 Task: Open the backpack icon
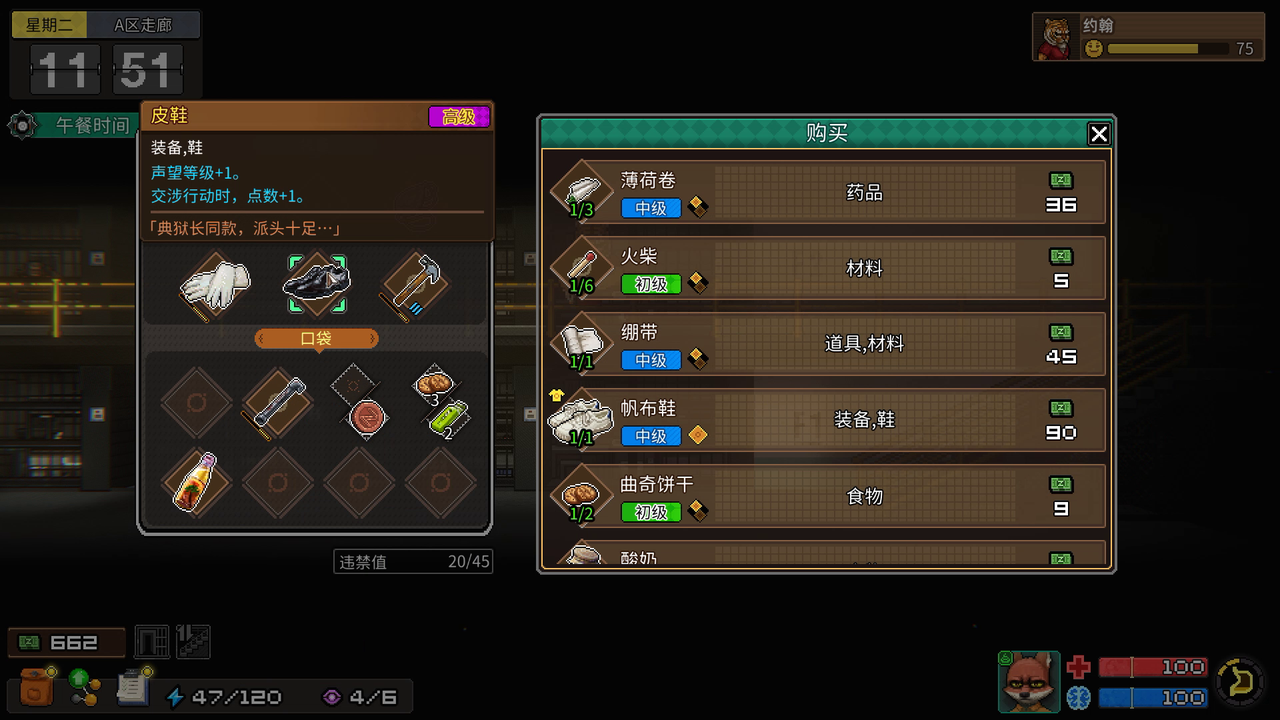[36, 688]
